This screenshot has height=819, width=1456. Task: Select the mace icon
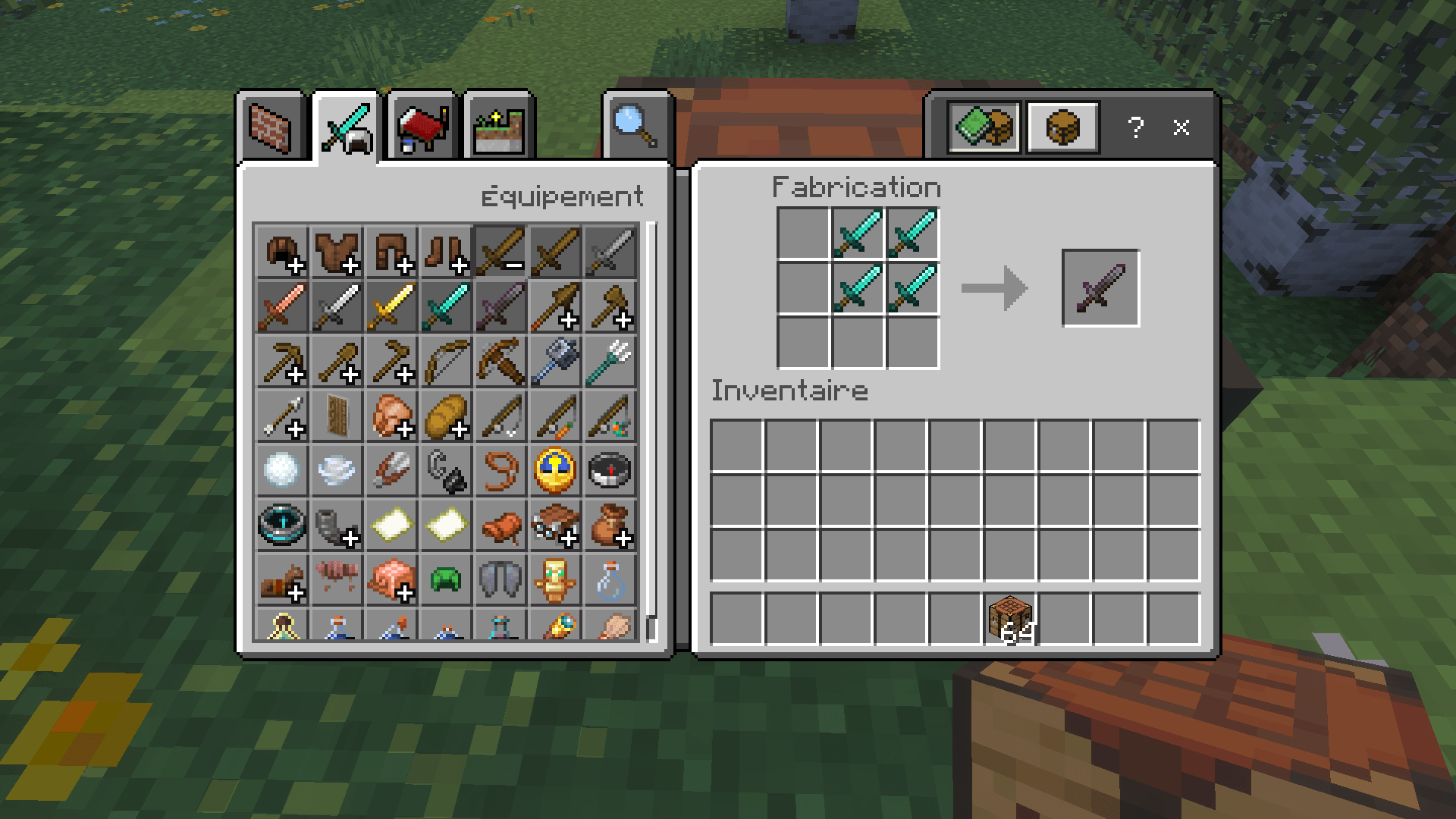[556, 362]
